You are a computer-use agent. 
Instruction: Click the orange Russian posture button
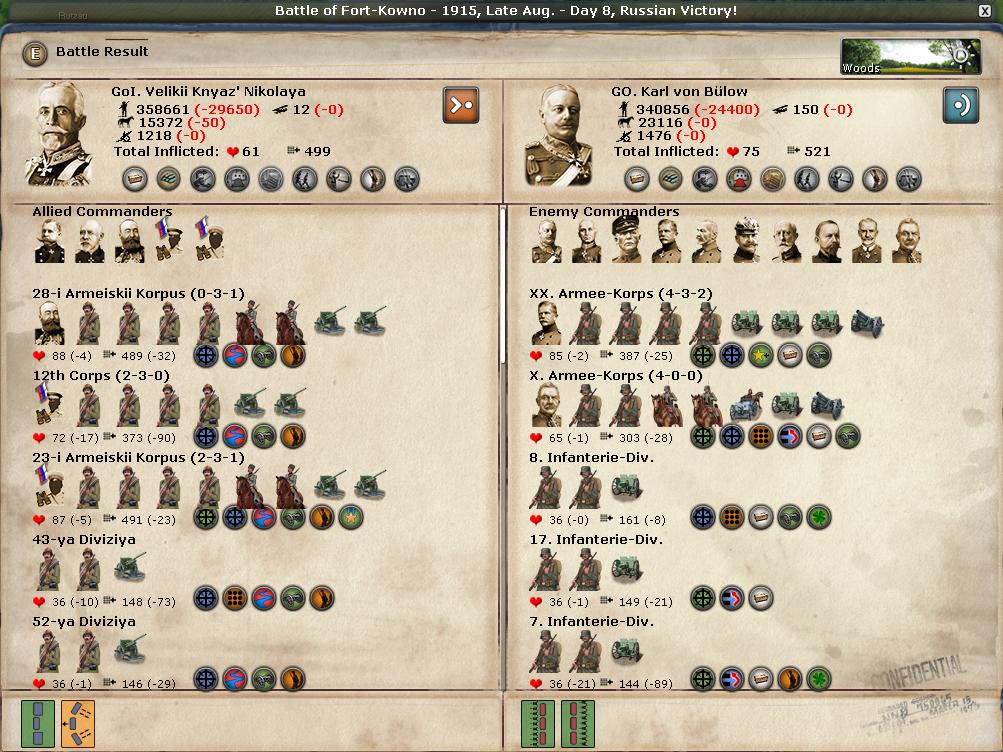pos(461,105)
